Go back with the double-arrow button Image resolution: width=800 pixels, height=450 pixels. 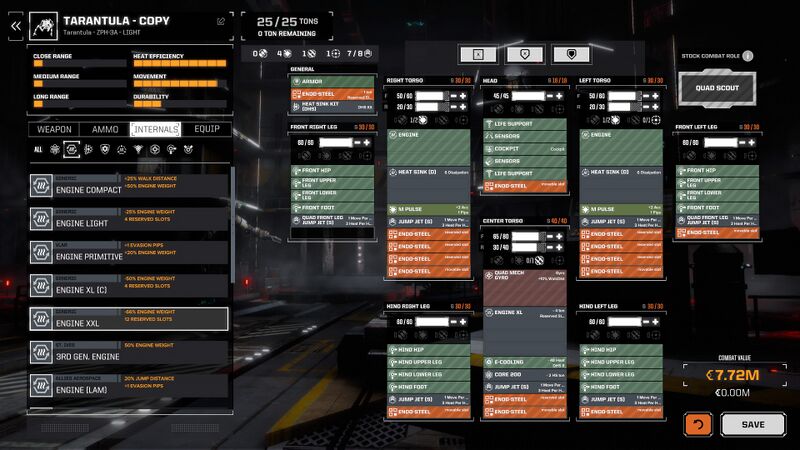coord(15,26)
